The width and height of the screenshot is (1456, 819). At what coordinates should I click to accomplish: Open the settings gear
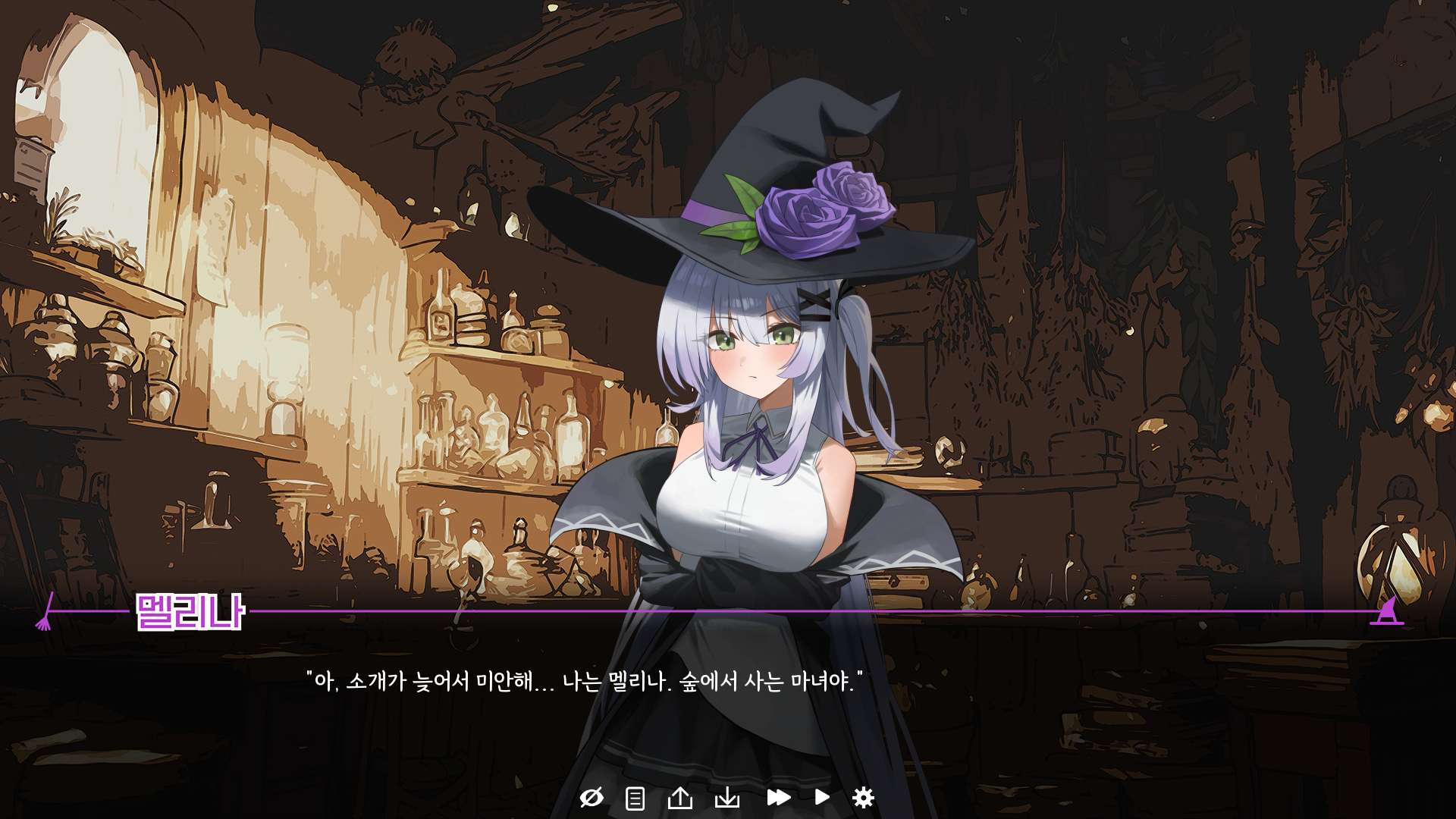(x=864, y=798)
